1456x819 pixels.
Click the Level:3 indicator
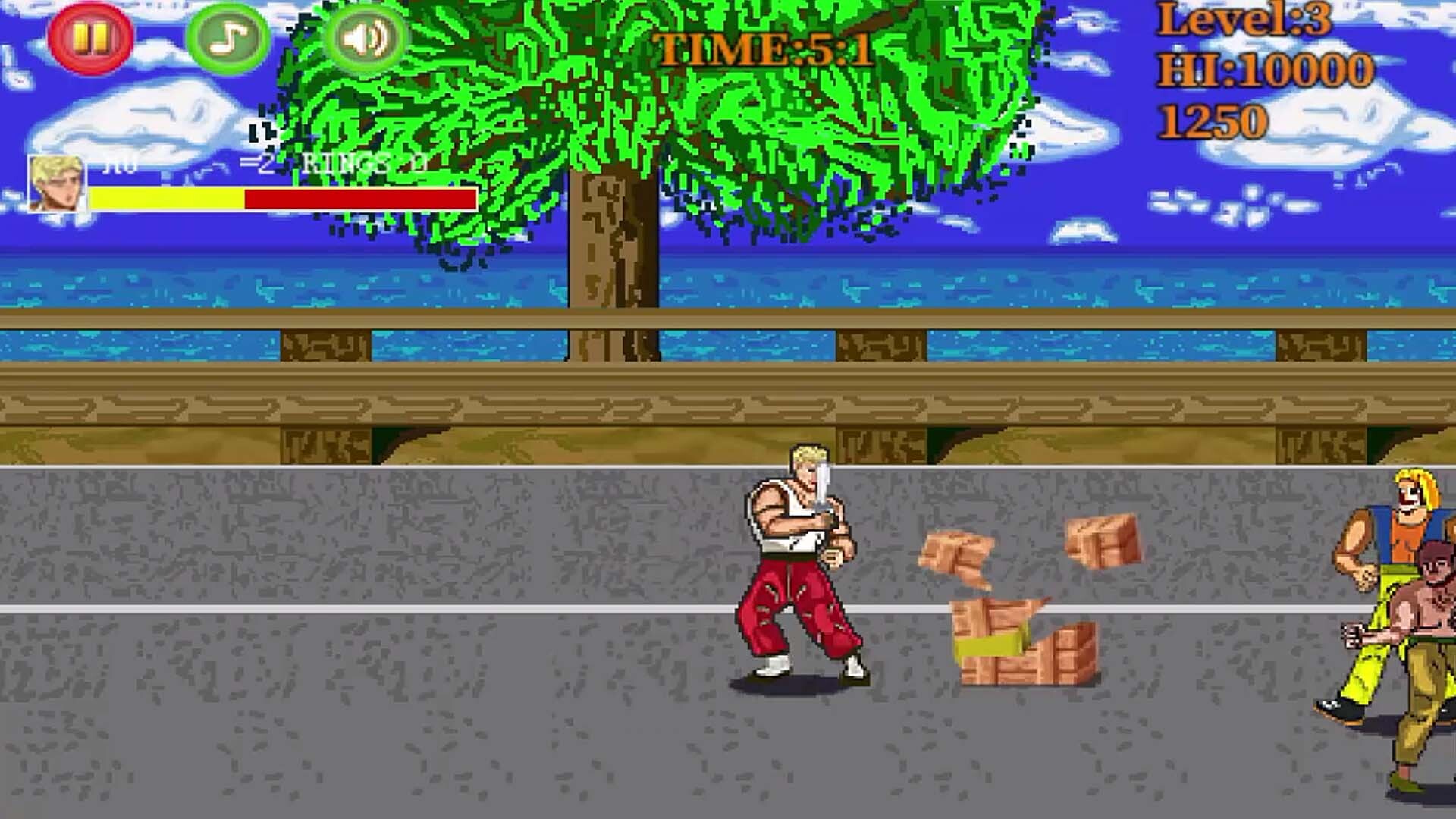[x=1244, y=23]
